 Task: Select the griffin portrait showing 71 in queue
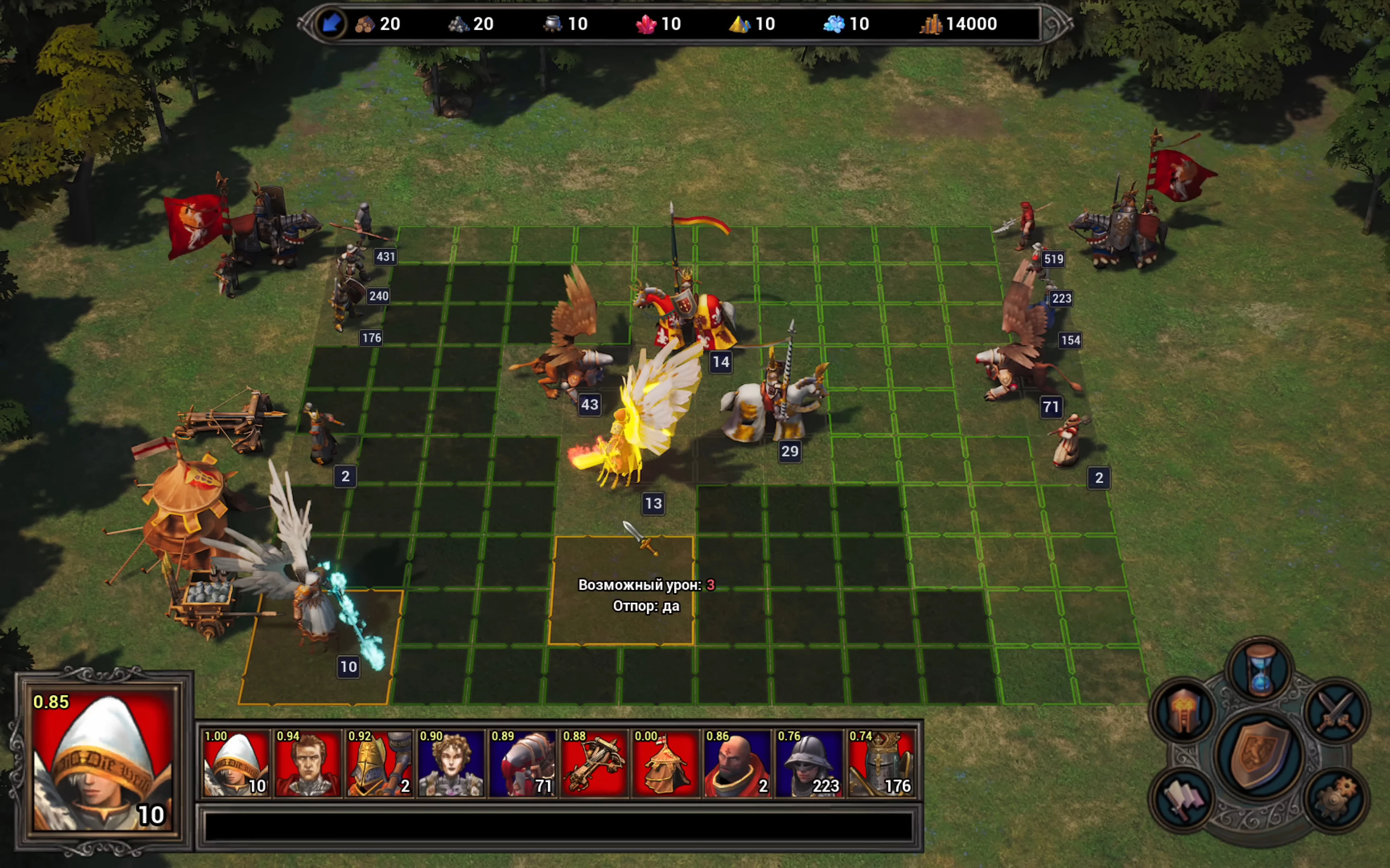[522, 763]
